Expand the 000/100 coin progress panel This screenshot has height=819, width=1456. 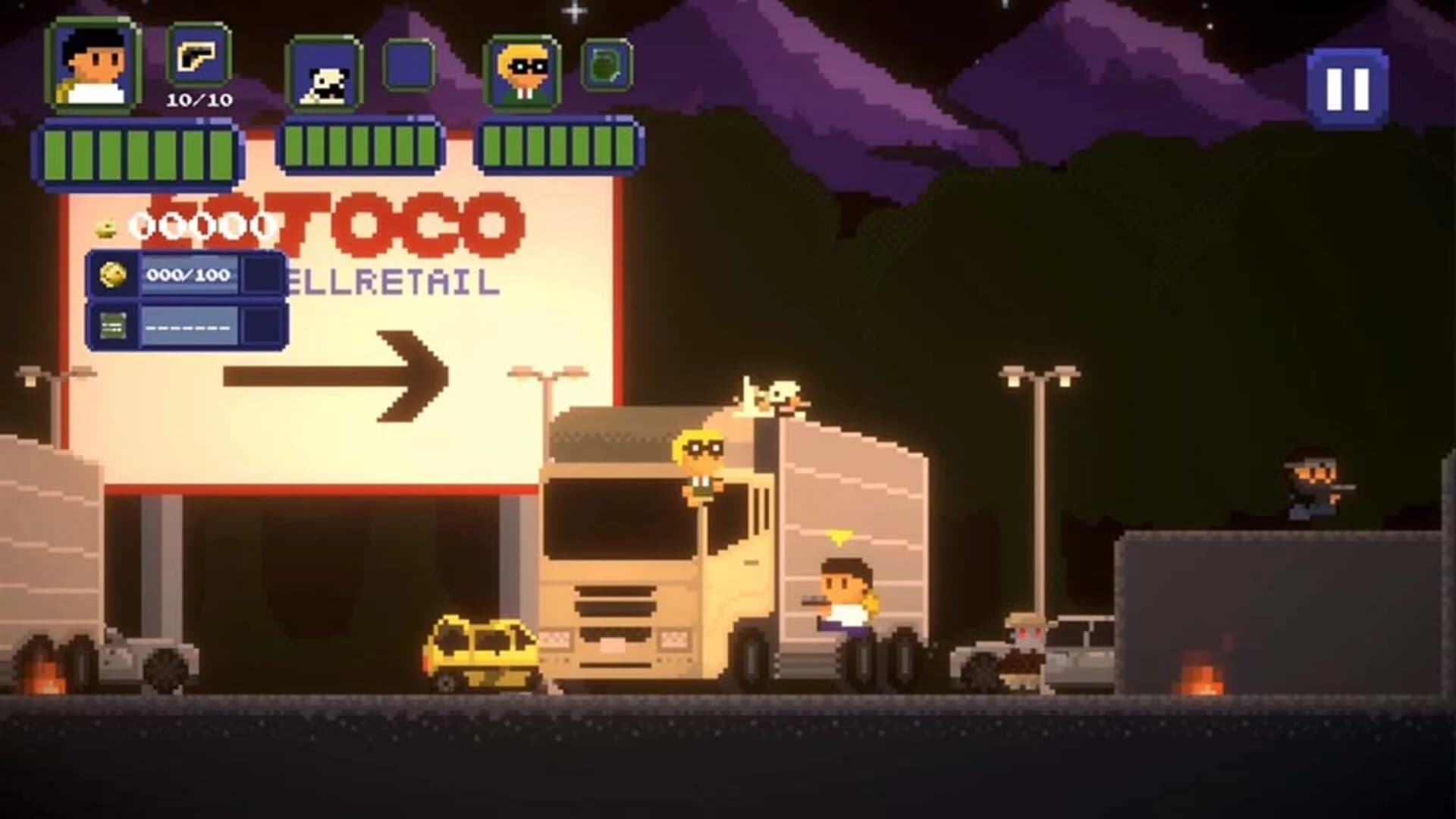point(190,275)
